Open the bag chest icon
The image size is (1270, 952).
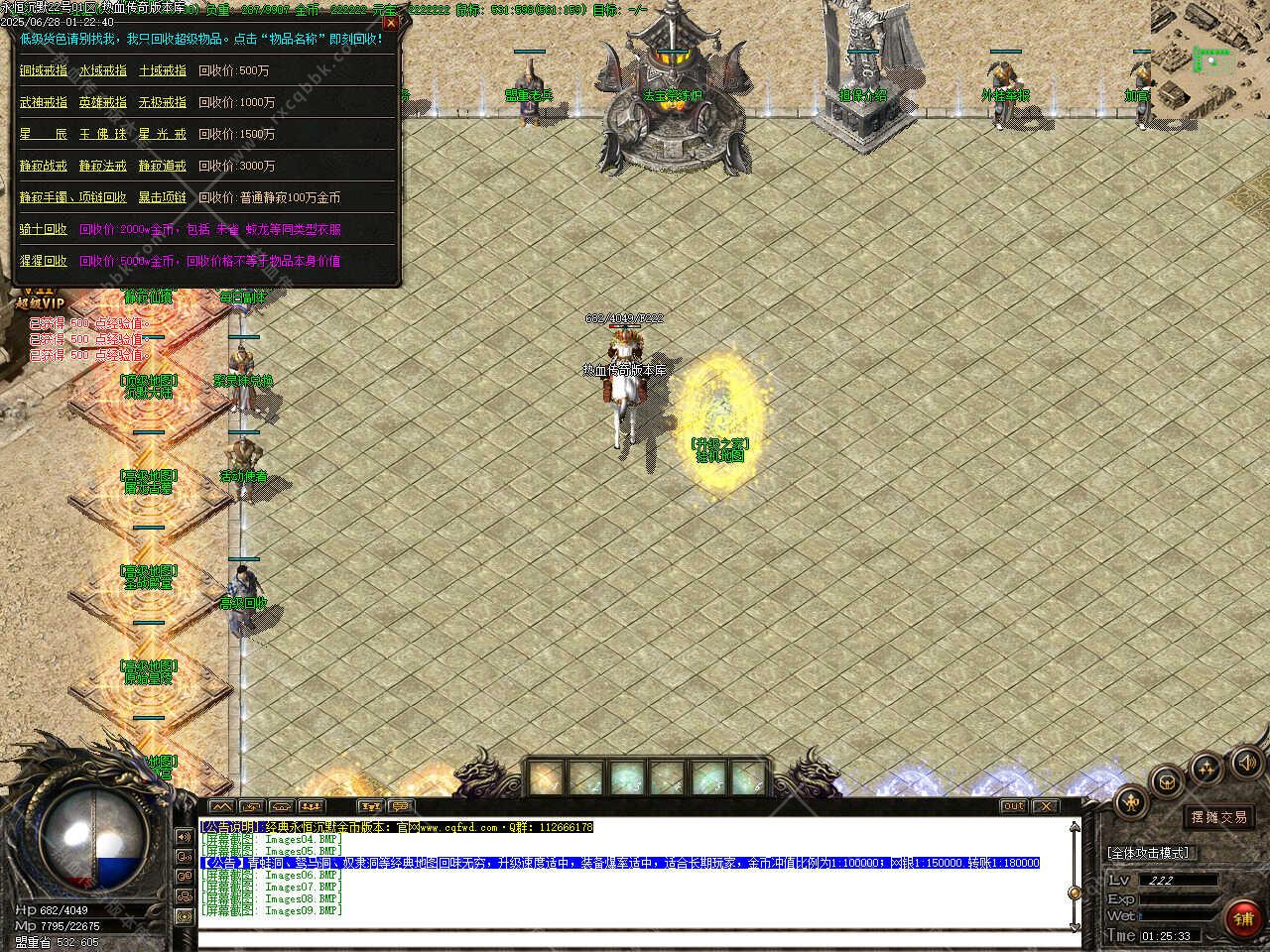(x=1169, y=780)
